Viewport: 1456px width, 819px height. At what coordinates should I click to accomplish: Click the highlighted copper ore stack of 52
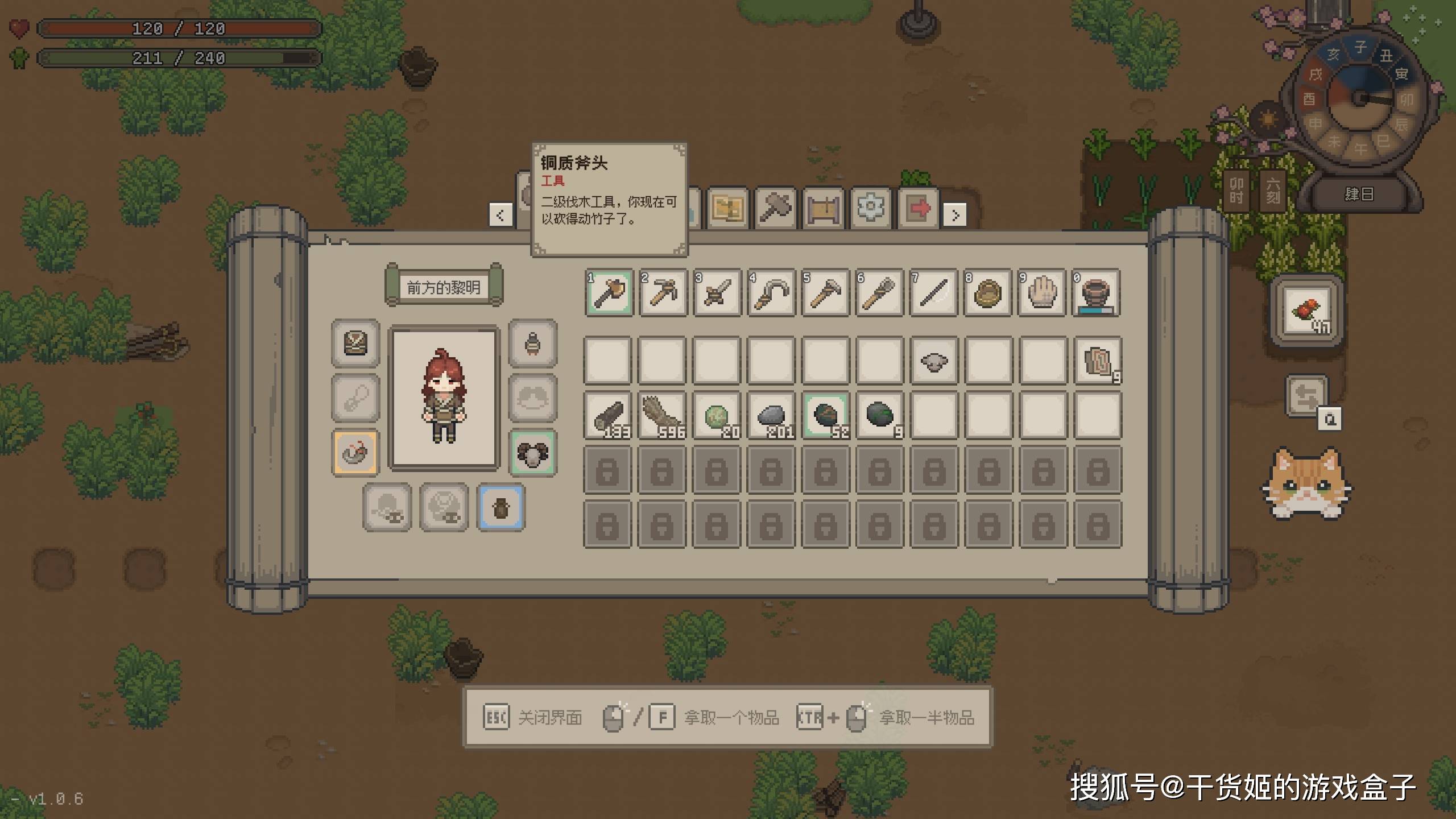(825, 416)
